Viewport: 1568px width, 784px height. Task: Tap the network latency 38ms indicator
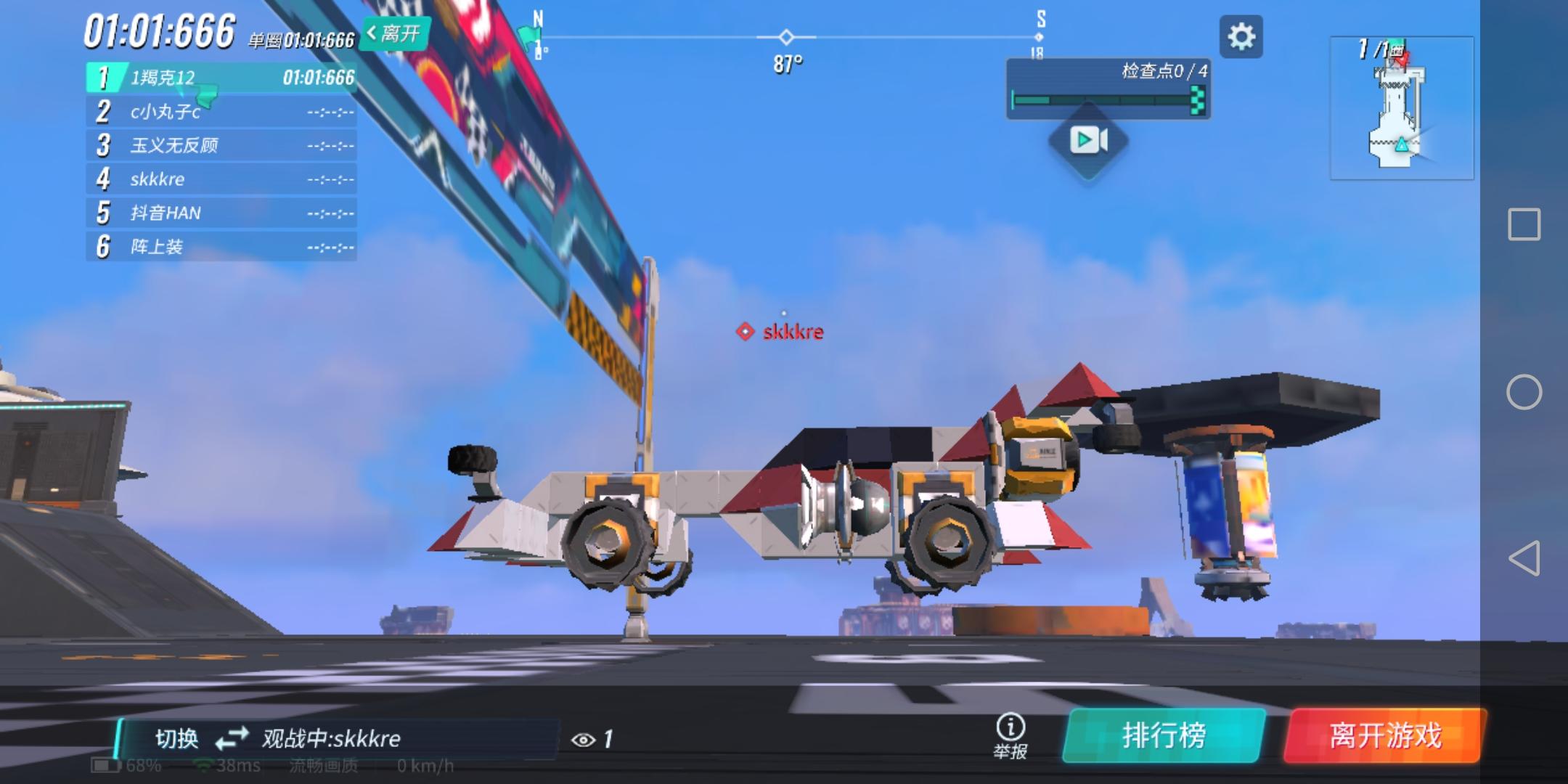(225, 764)
